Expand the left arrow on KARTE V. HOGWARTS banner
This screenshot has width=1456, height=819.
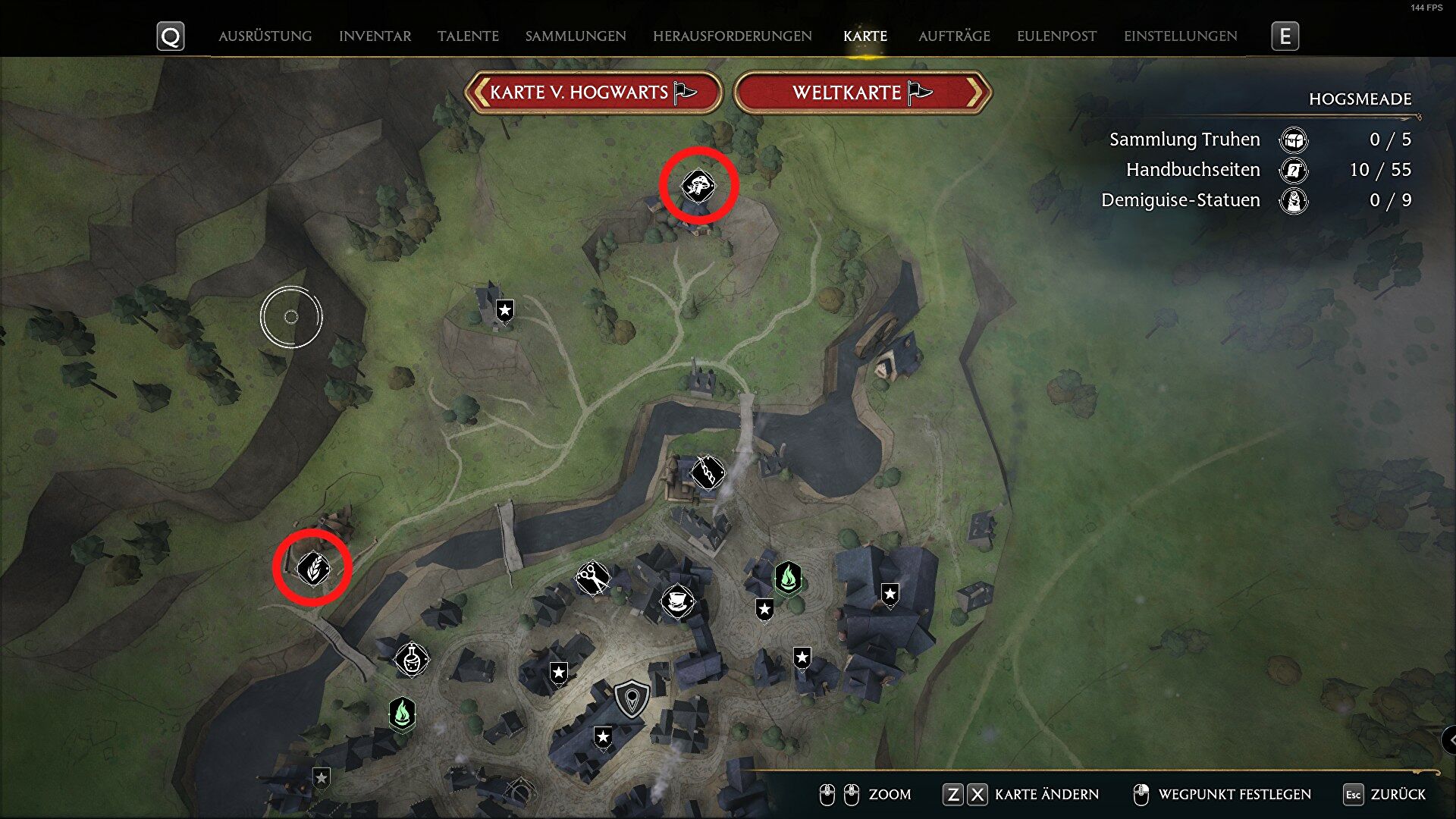(481, 92)
